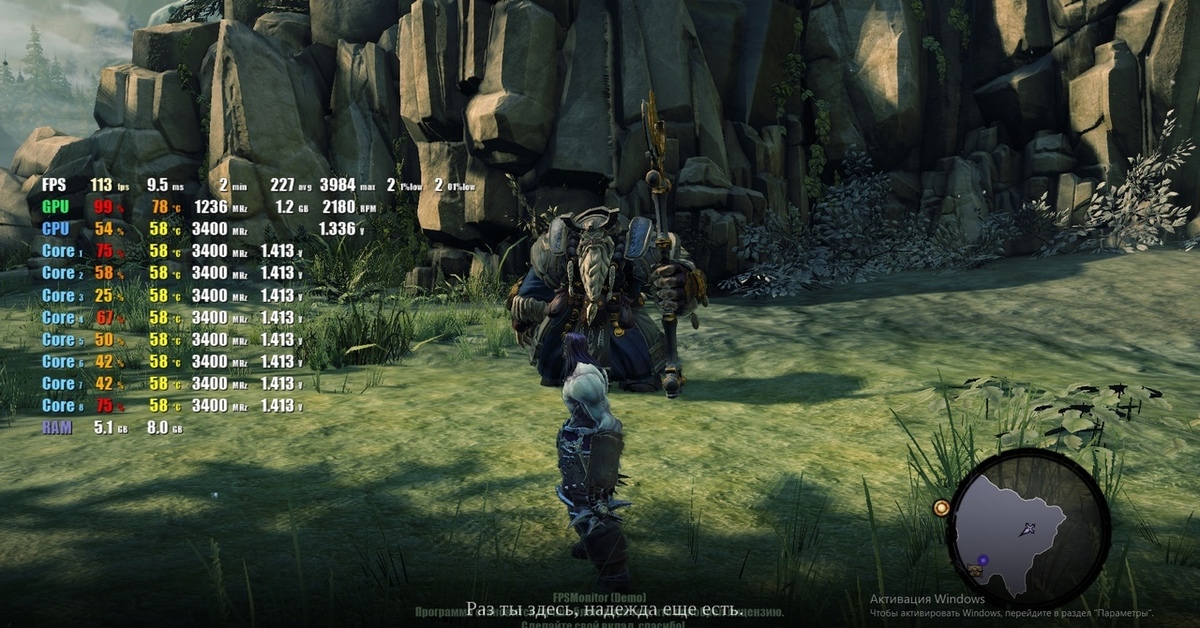Select the purple orb marker on minimap
Image resolution: width=1200 pixels, height=628 pixels.
coord(983,560)
